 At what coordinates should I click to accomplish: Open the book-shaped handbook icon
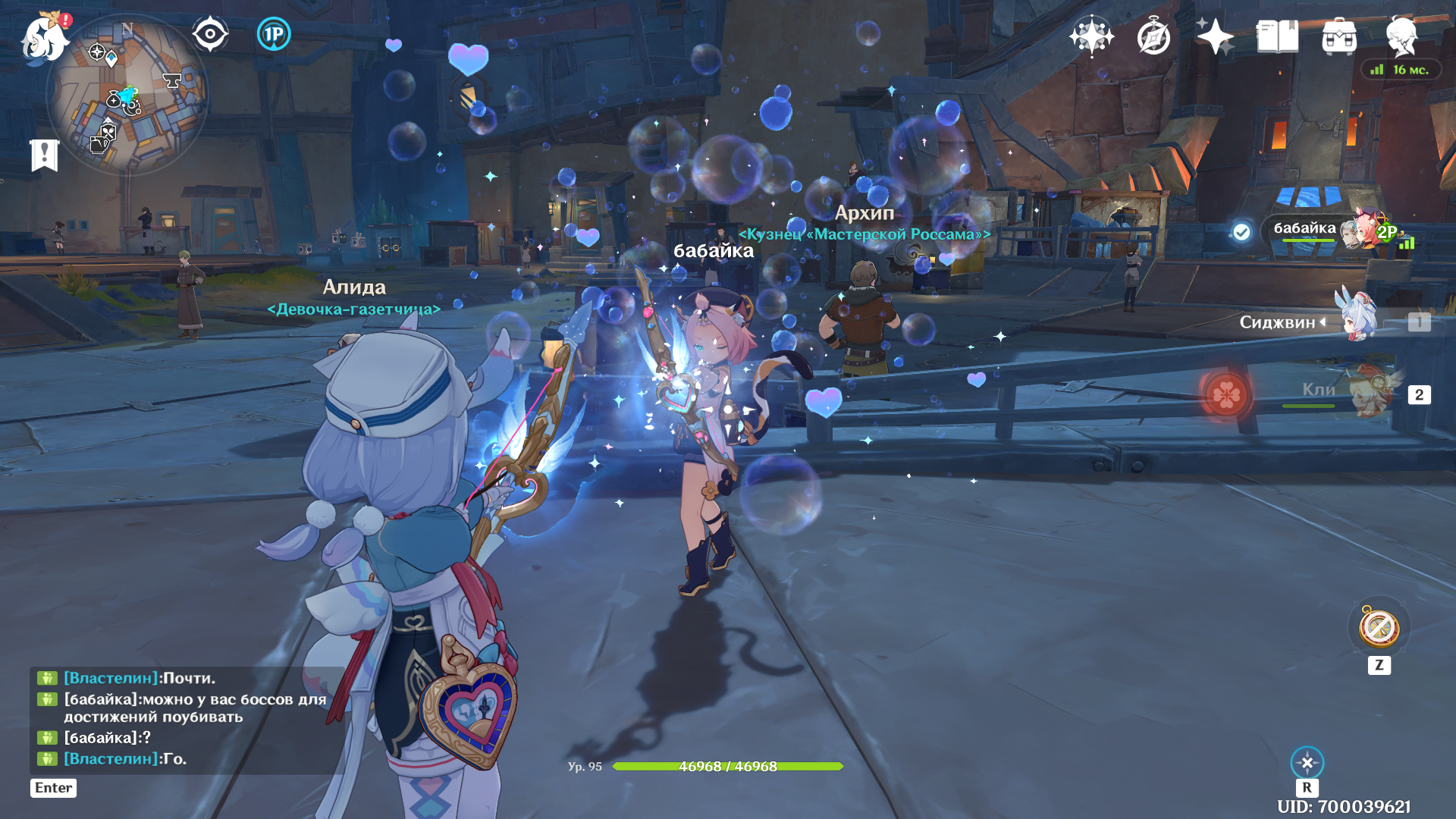(1277, 36)
